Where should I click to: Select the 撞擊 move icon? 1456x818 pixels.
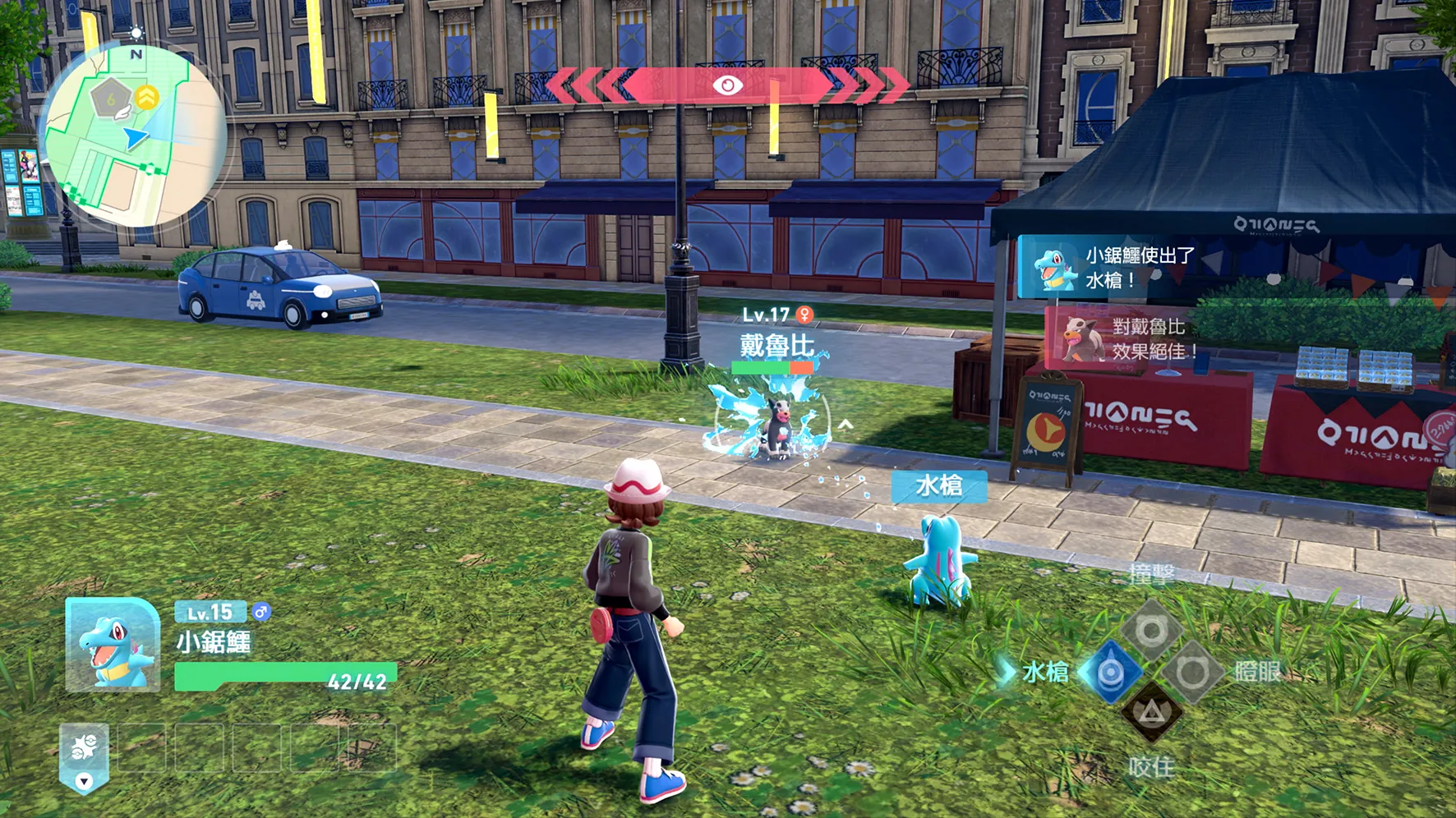point(1150,631)
